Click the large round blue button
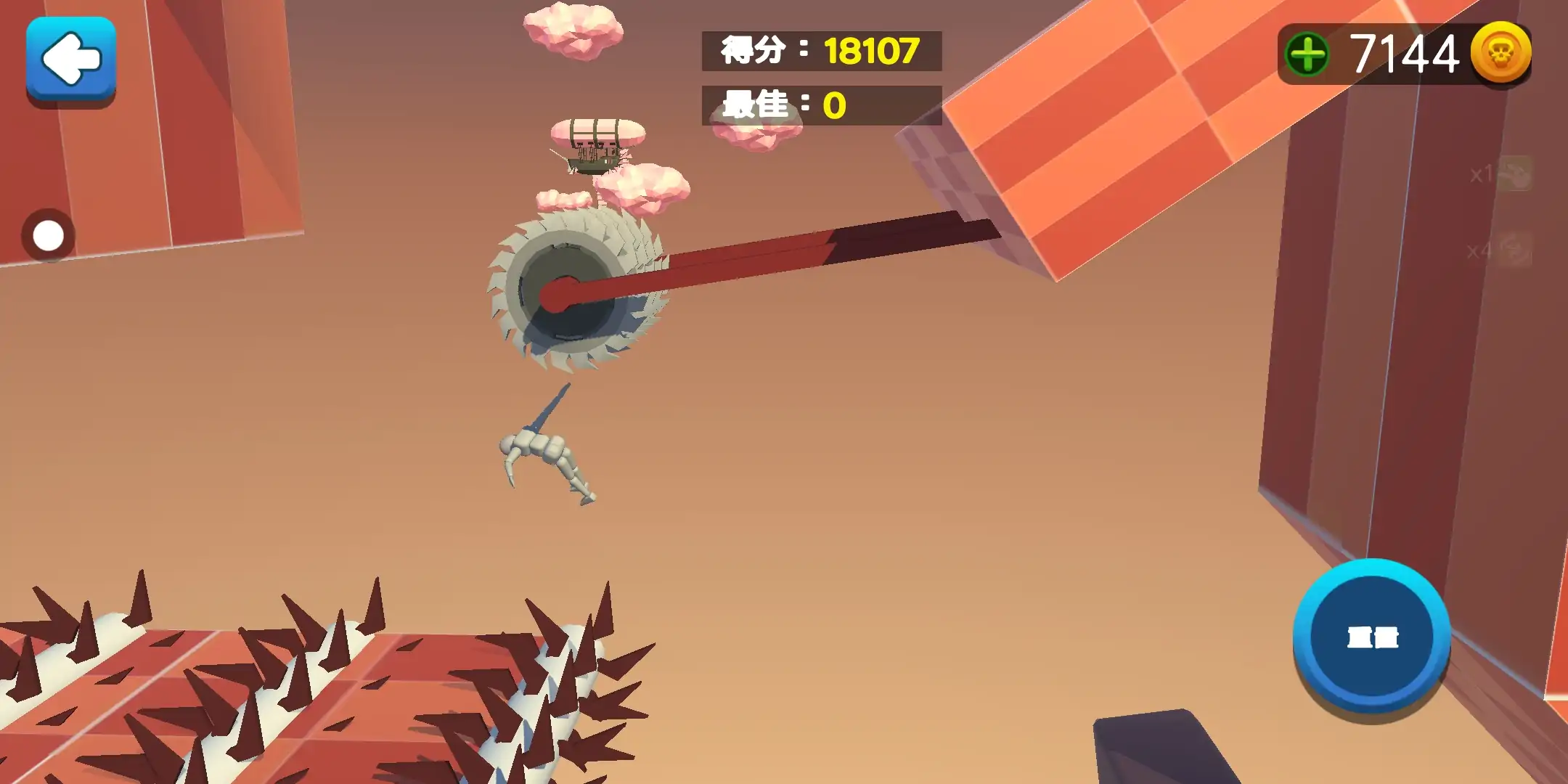Image resolution: width=1568 pixels, height=784 pixels. point(1371,637)
